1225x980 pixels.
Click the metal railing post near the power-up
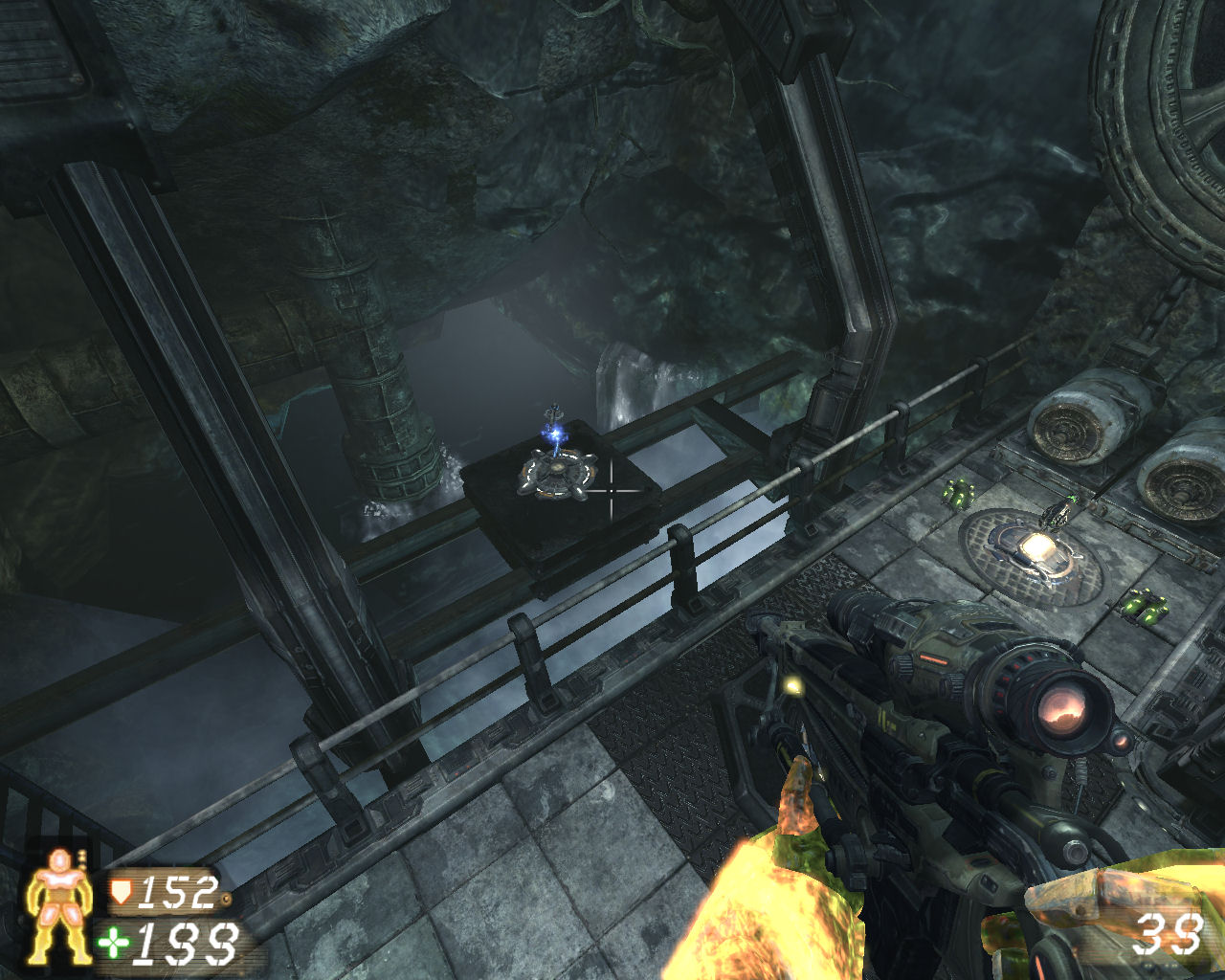point(685,565)
